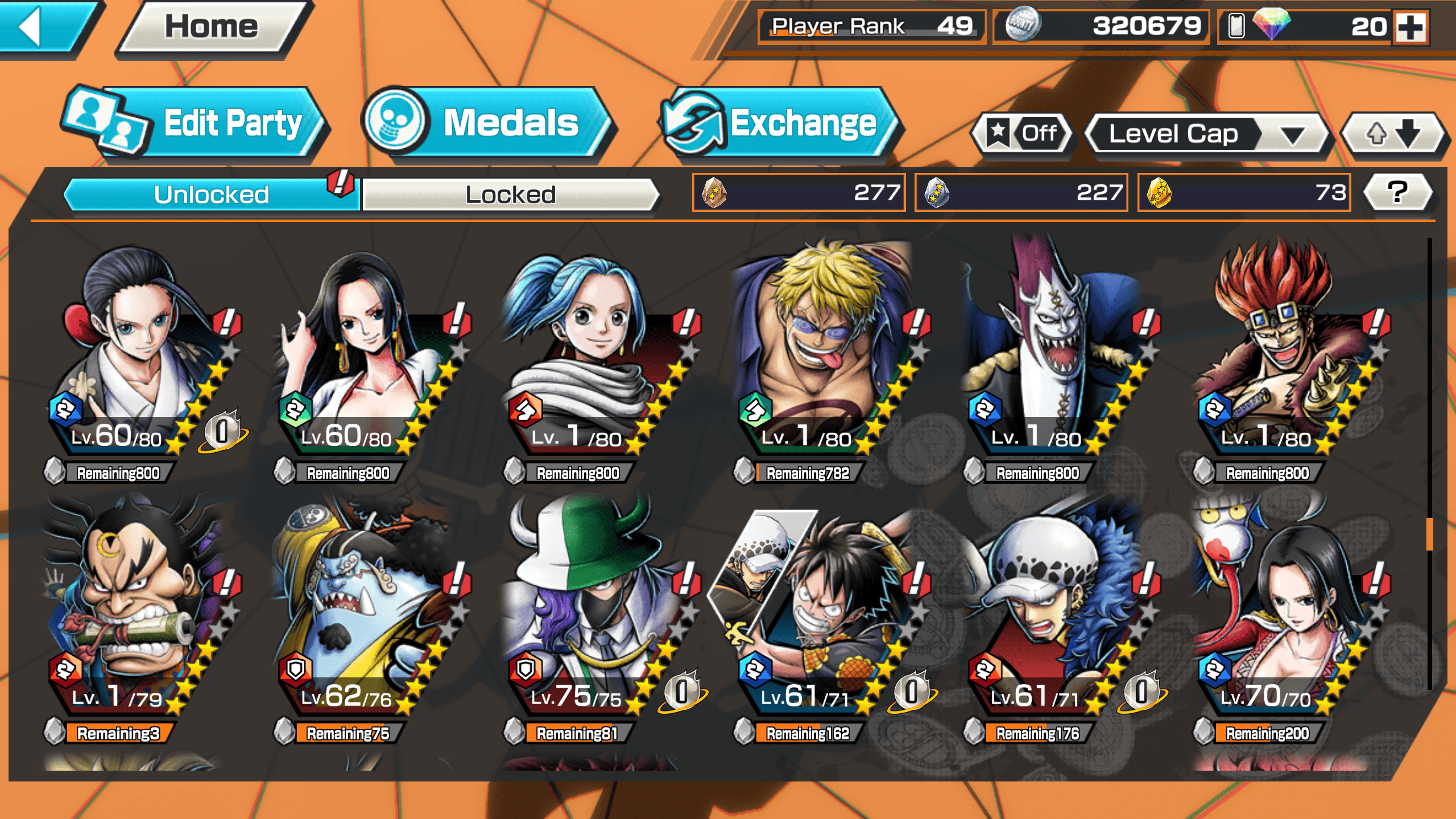Open the Level Cap sort dropdown

click(x=1206, y=134)
